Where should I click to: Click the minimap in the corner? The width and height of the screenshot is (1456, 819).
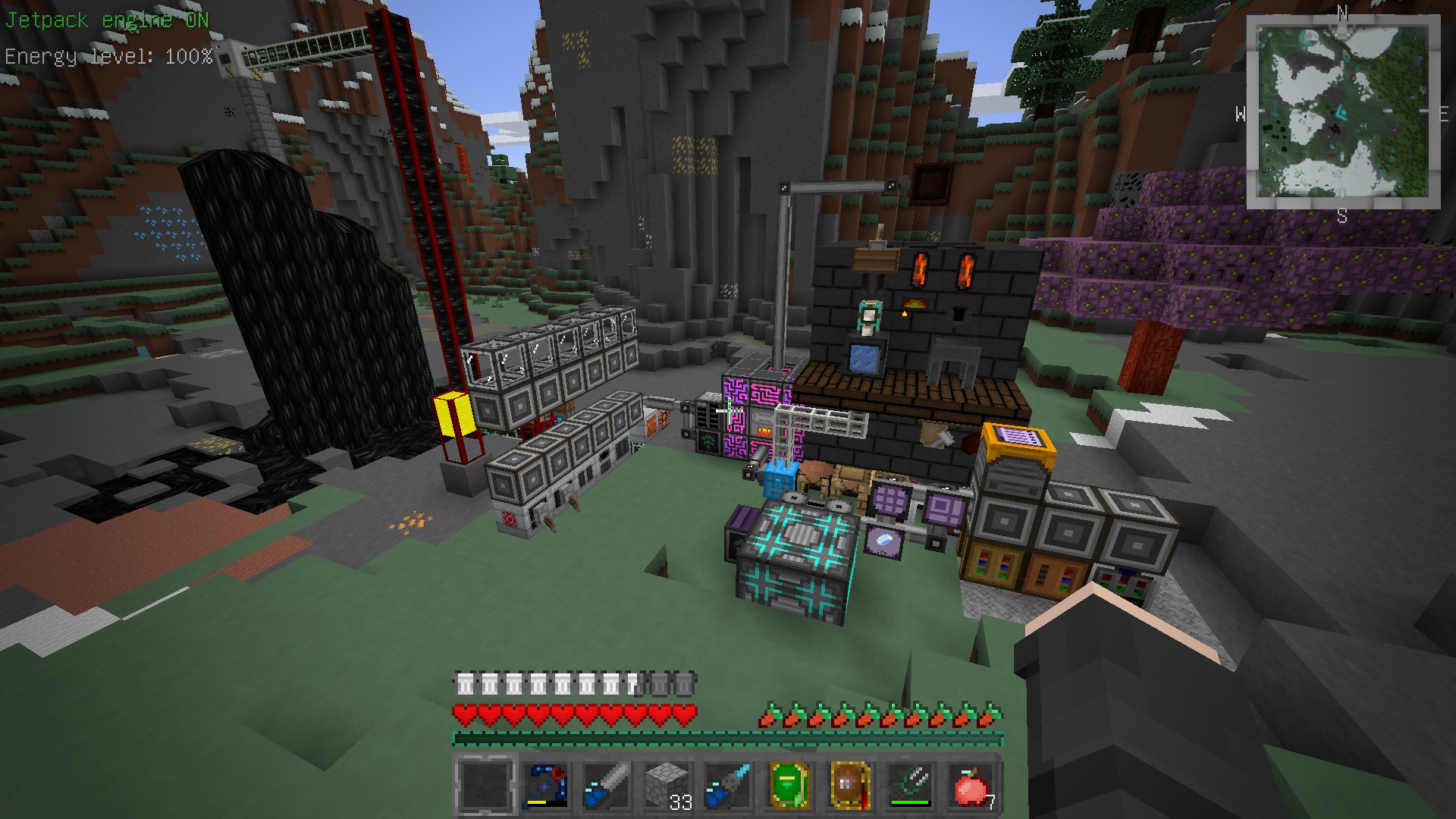(1342, 111)
